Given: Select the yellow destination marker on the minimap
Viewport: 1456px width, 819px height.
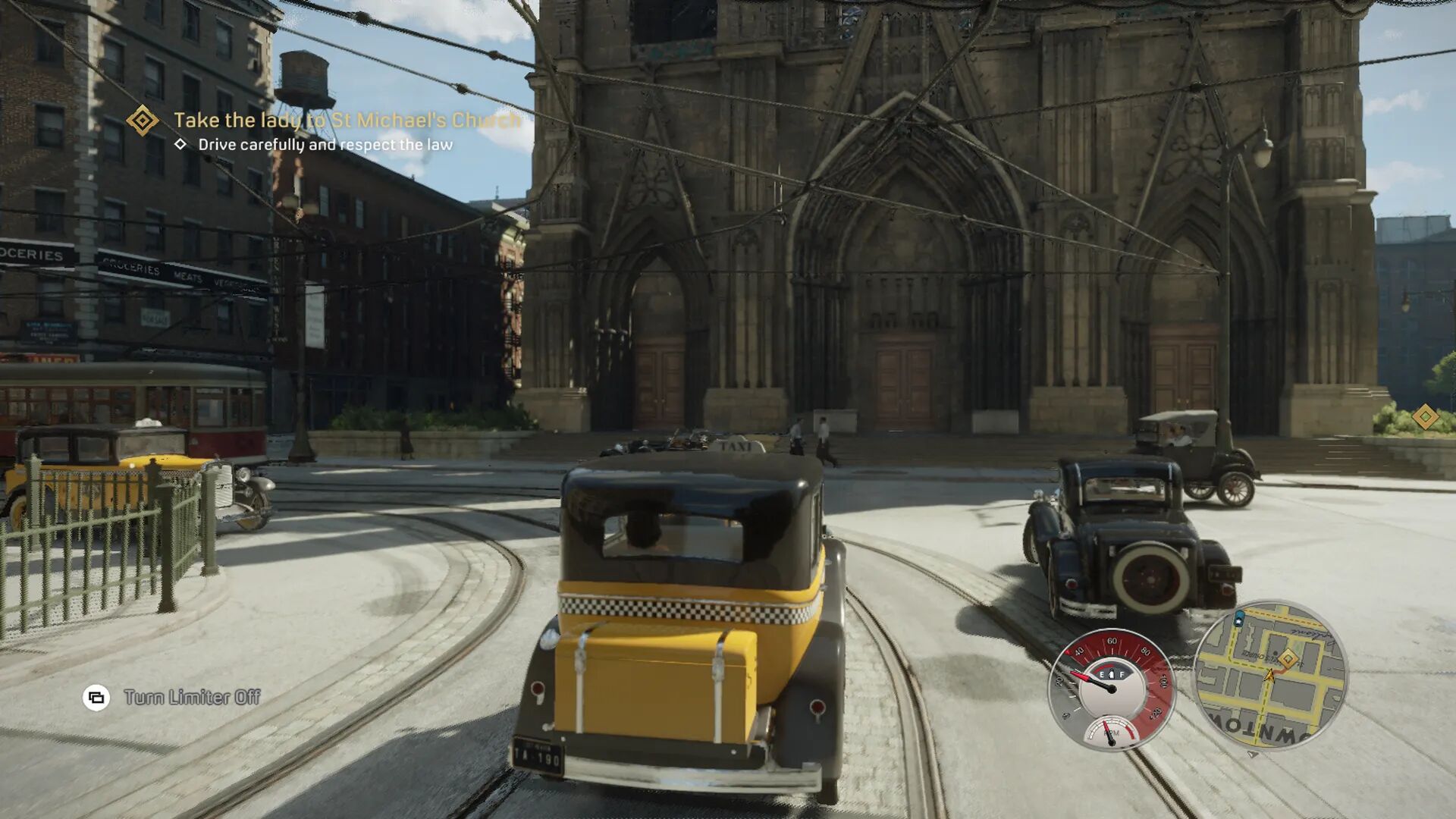Looking at the screenshot, I should click(x=1287, y=659).
